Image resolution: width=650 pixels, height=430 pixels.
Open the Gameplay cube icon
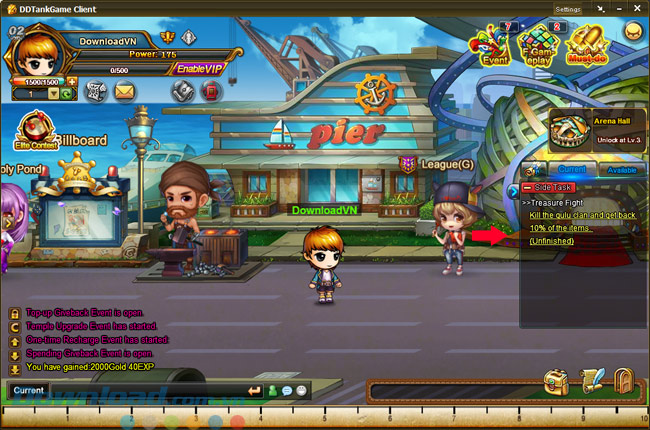pos(537,44)
